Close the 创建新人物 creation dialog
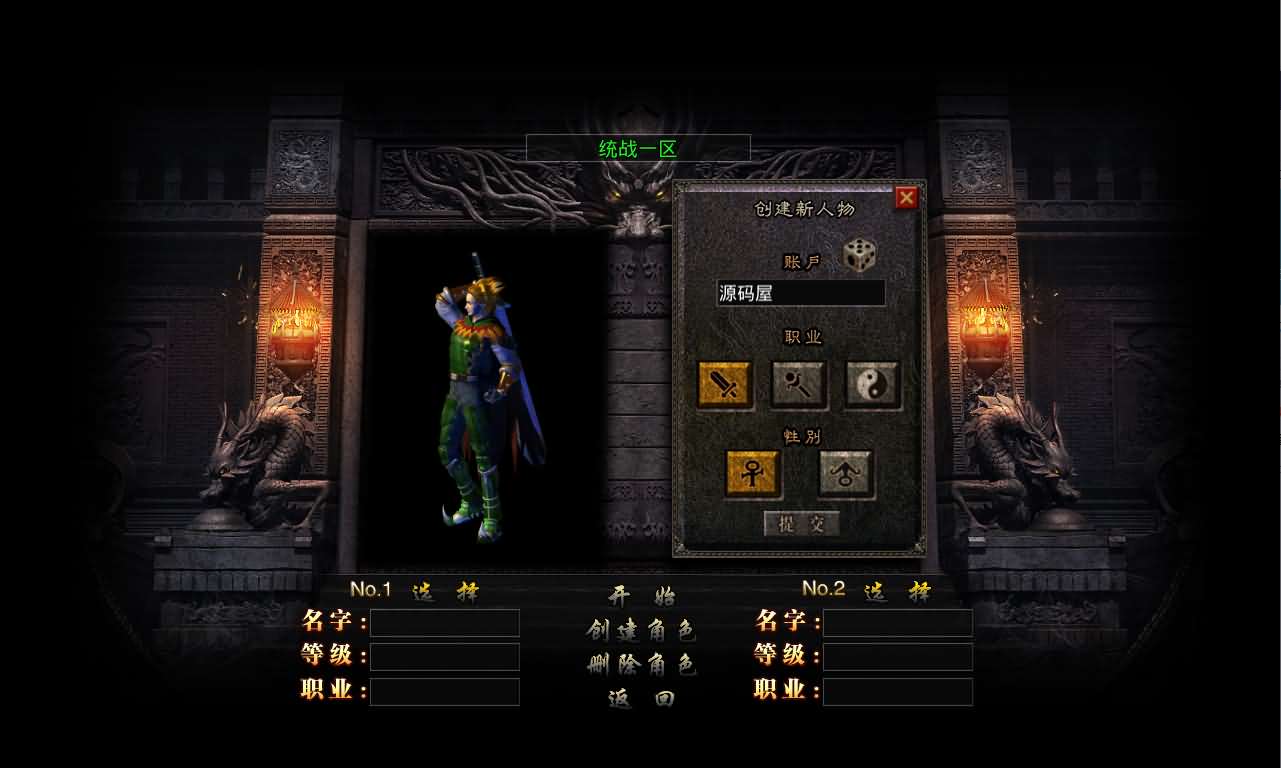 (x=907, y=196)
